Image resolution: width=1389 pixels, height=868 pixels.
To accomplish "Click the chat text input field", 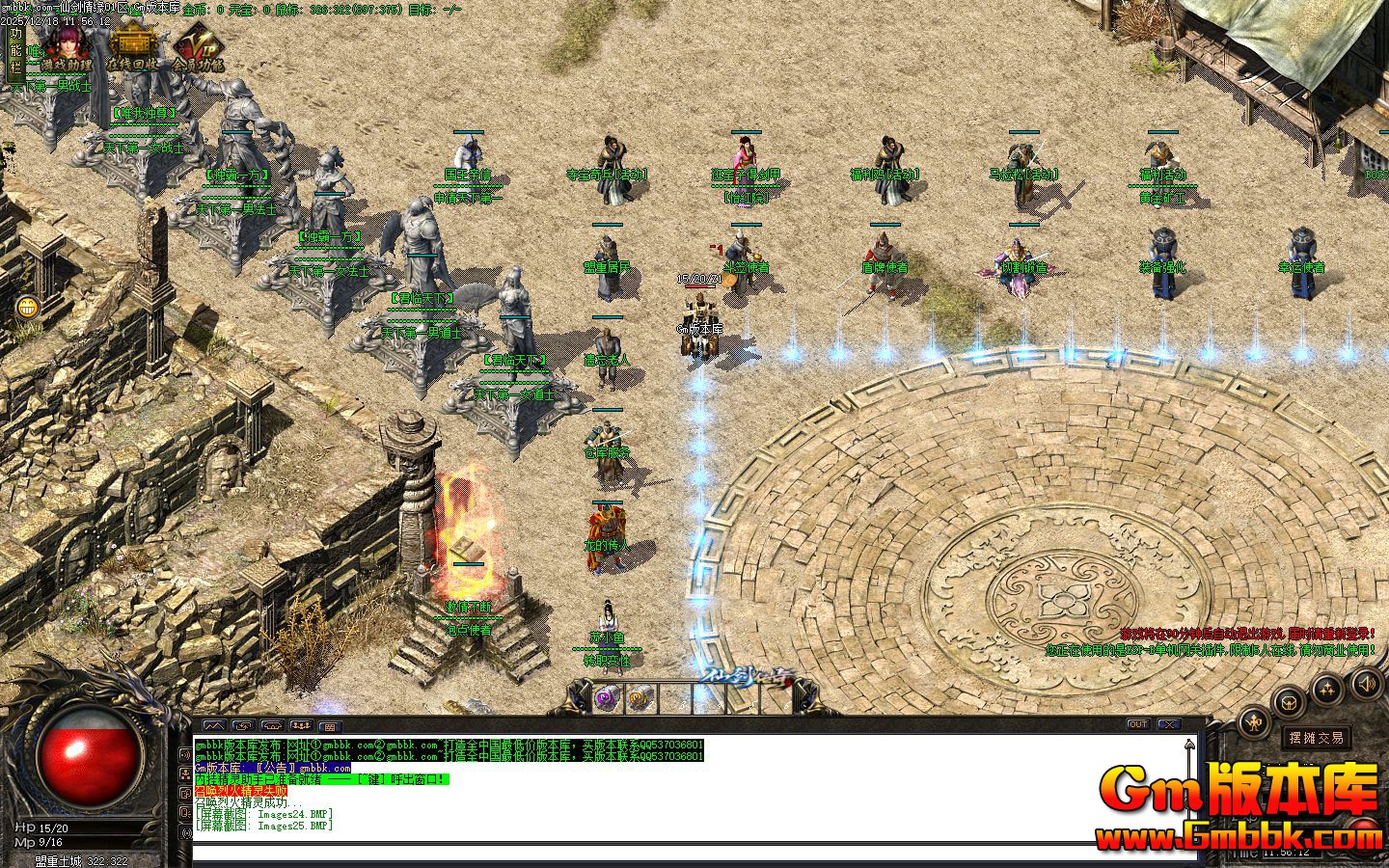I will click(675, 852).
